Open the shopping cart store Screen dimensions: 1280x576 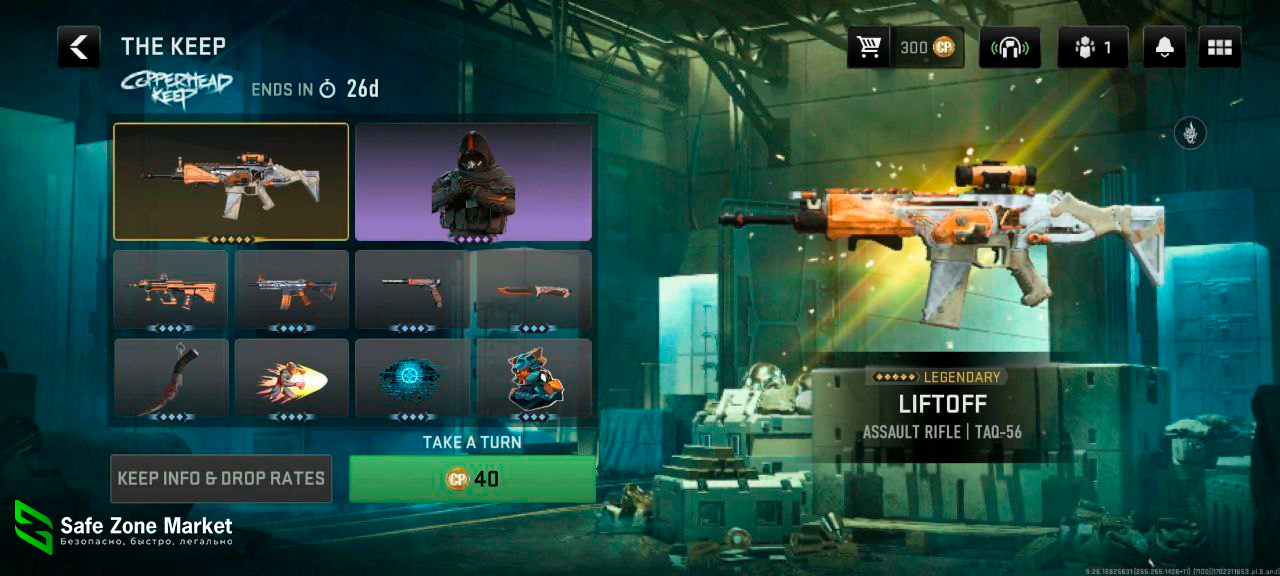[868, 47]
